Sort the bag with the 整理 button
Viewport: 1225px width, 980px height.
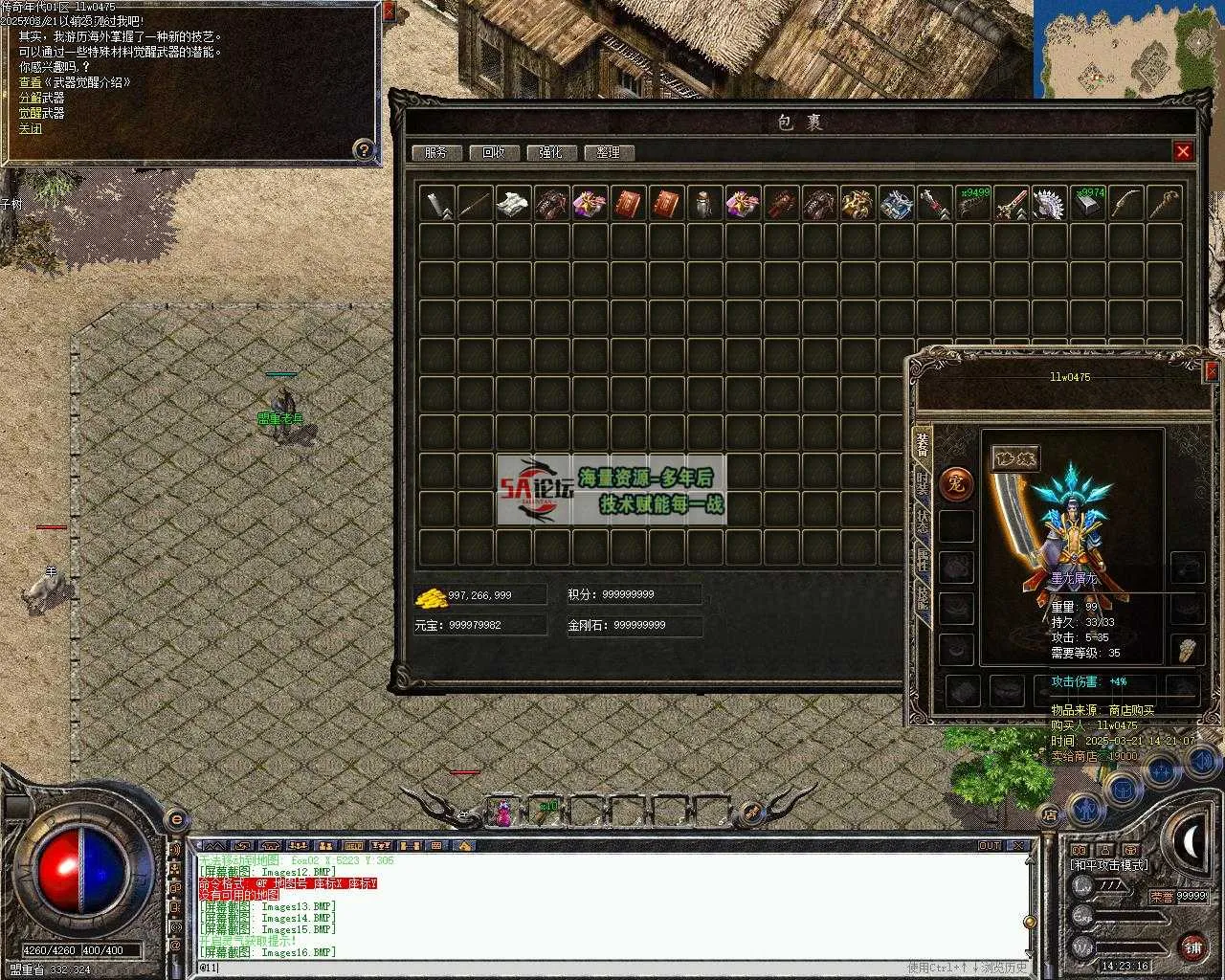tap(608, 152)
